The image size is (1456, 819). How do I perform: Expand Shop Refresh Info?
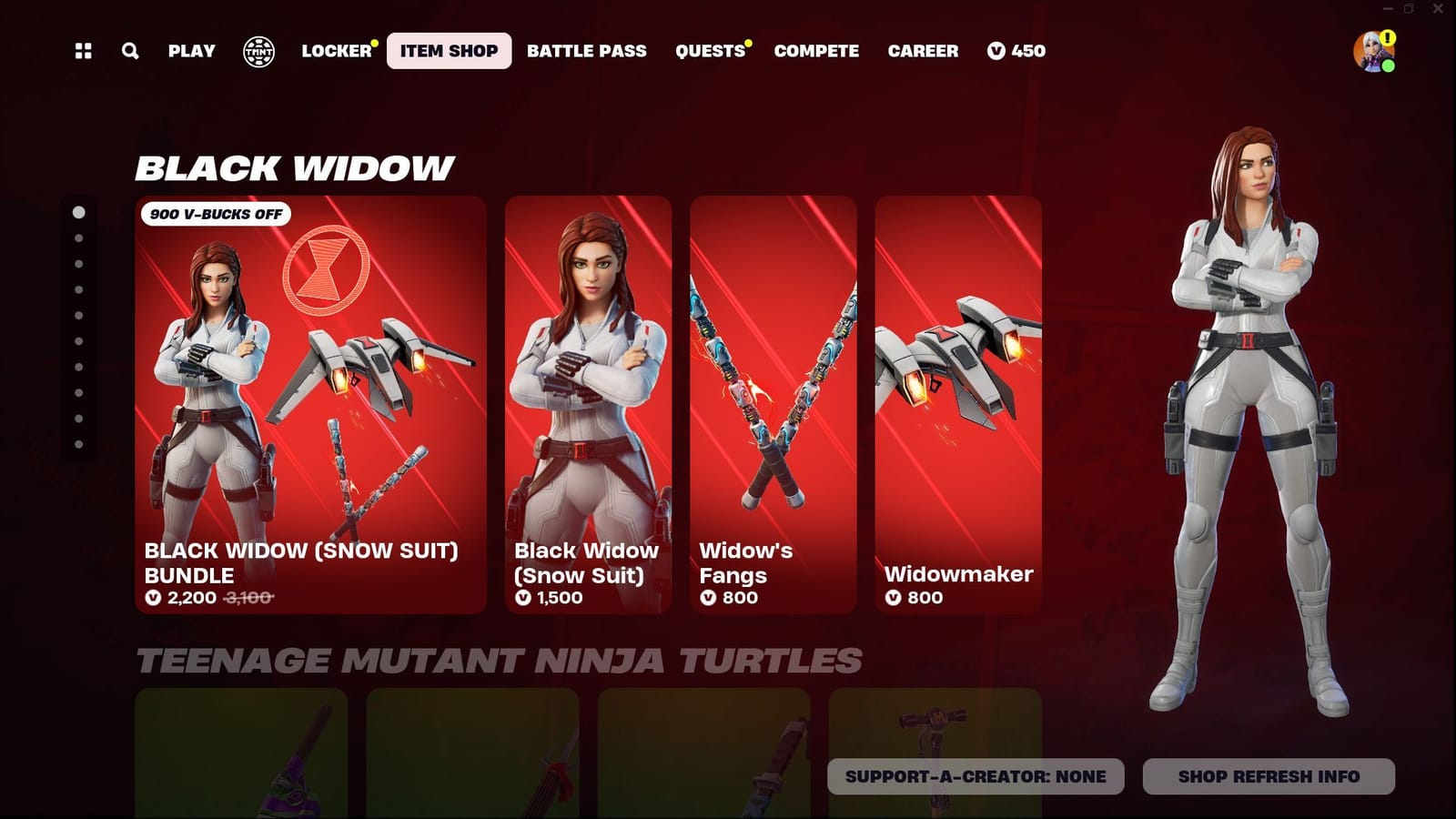tap(1268, 776)
